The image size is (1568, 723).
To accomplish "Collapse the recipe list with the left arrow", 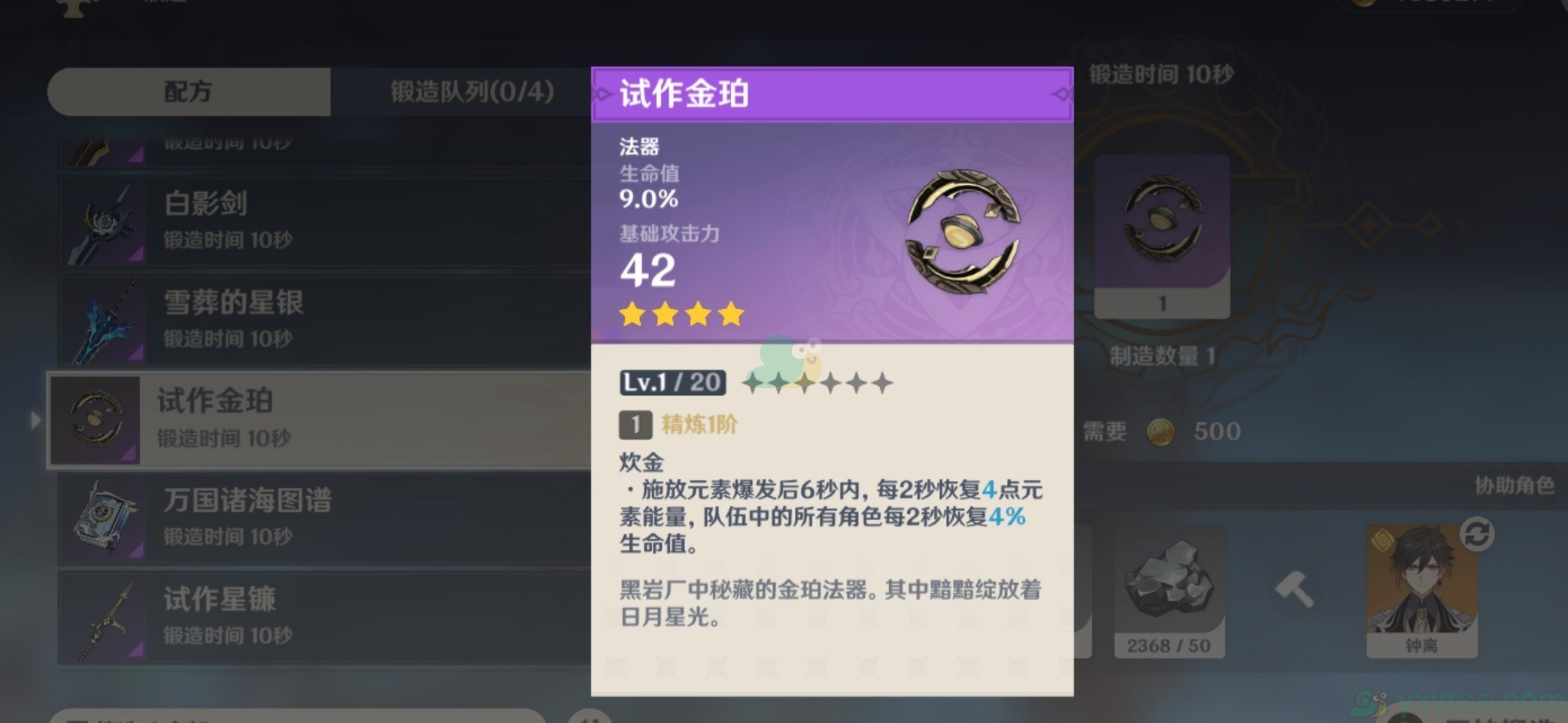I will (36, 421).
